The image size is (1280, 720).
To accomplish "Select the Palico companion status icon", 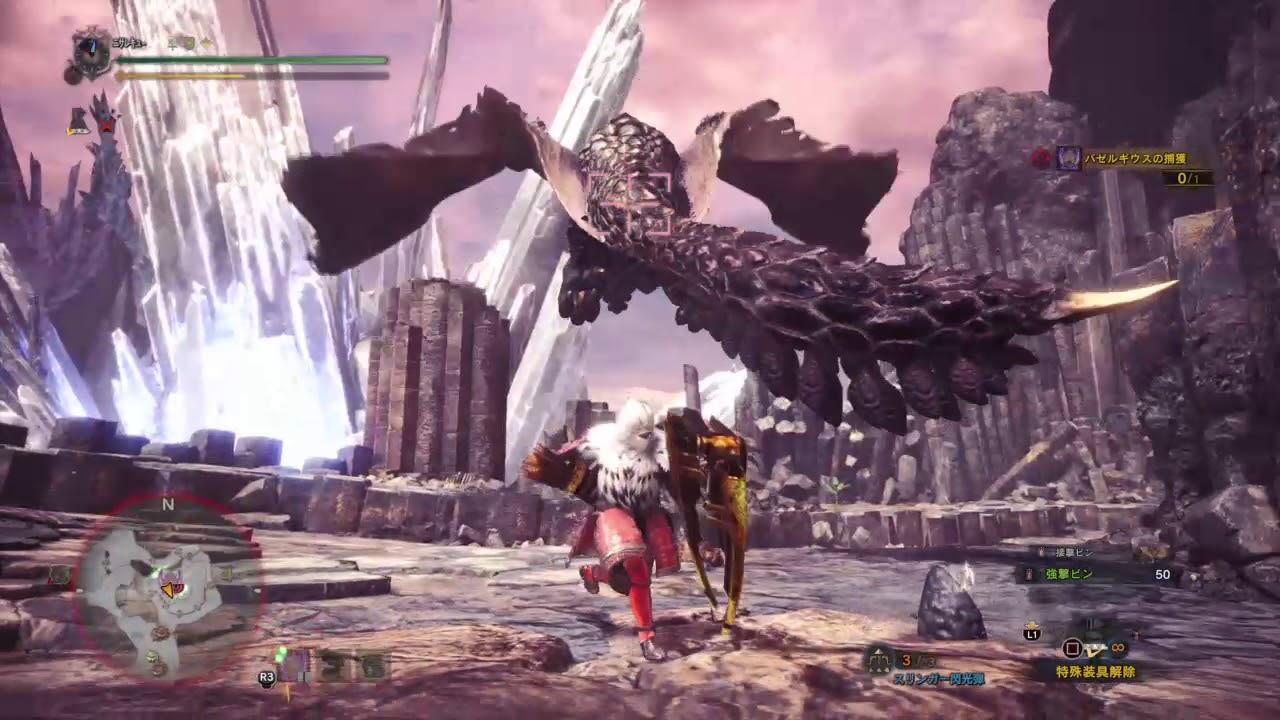I will point(77,123).
